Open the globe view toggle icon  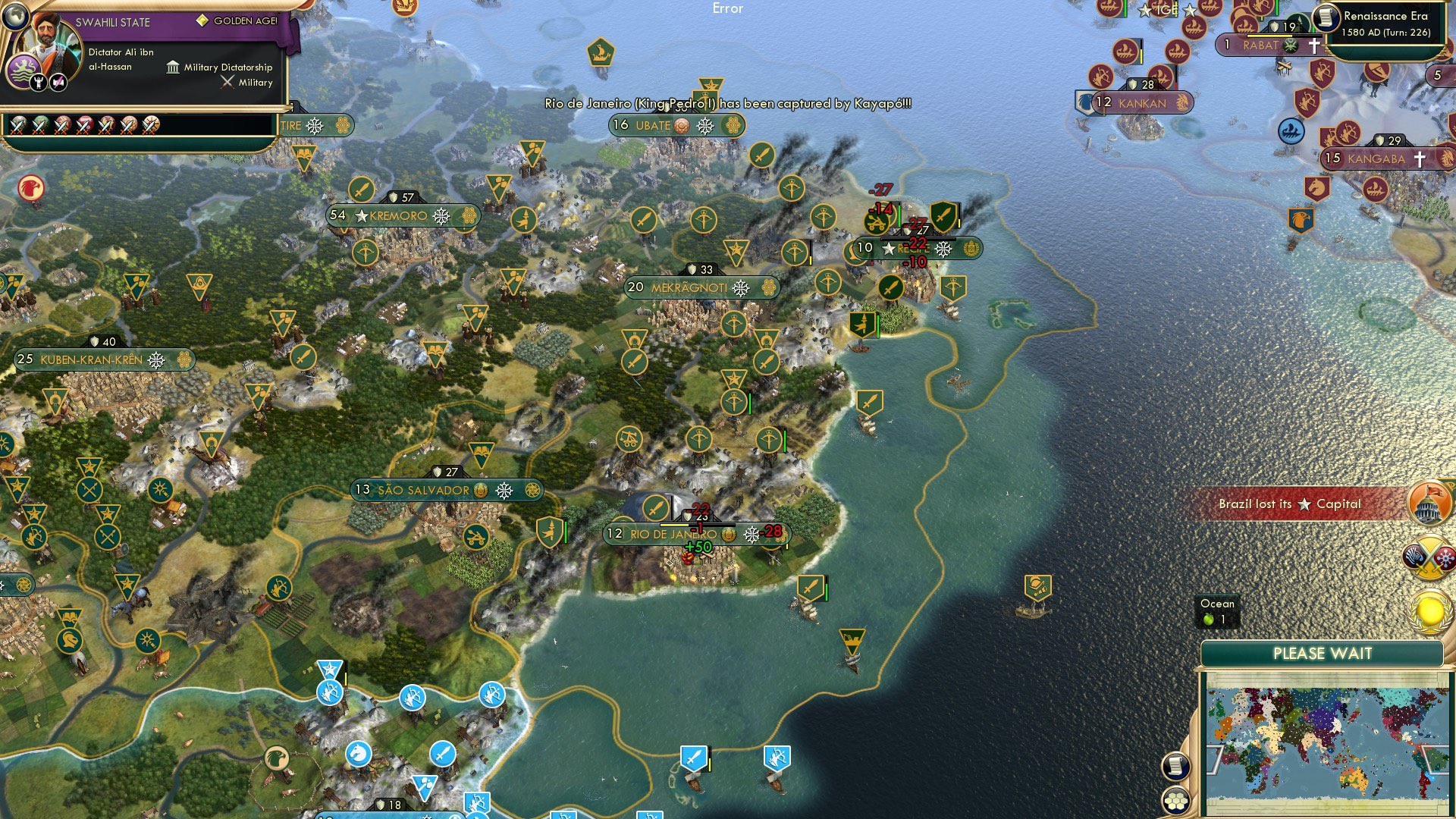point(16,17)
